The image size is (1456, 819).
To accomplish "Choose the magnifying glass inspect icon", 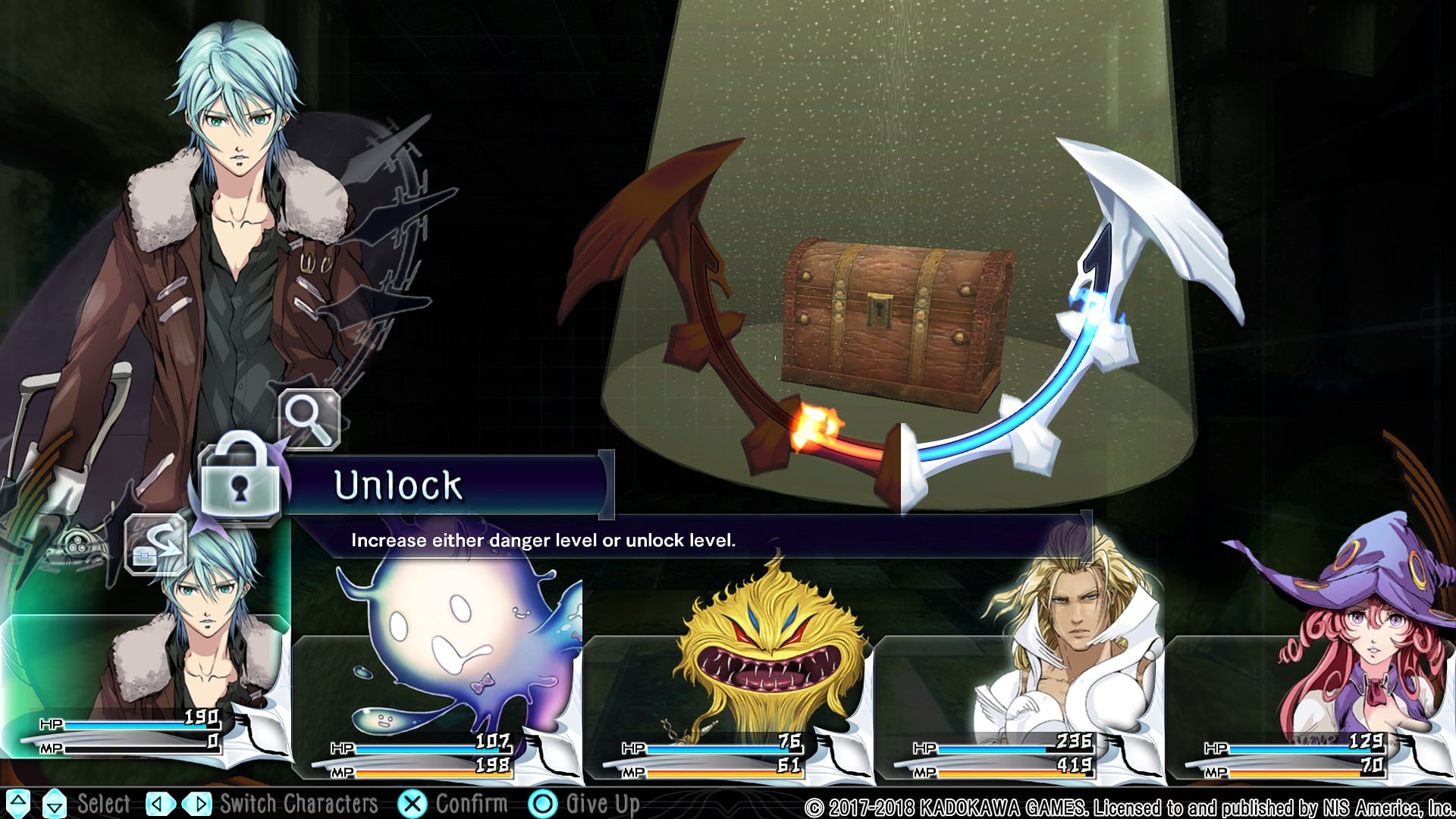I will tap(309, 419).
